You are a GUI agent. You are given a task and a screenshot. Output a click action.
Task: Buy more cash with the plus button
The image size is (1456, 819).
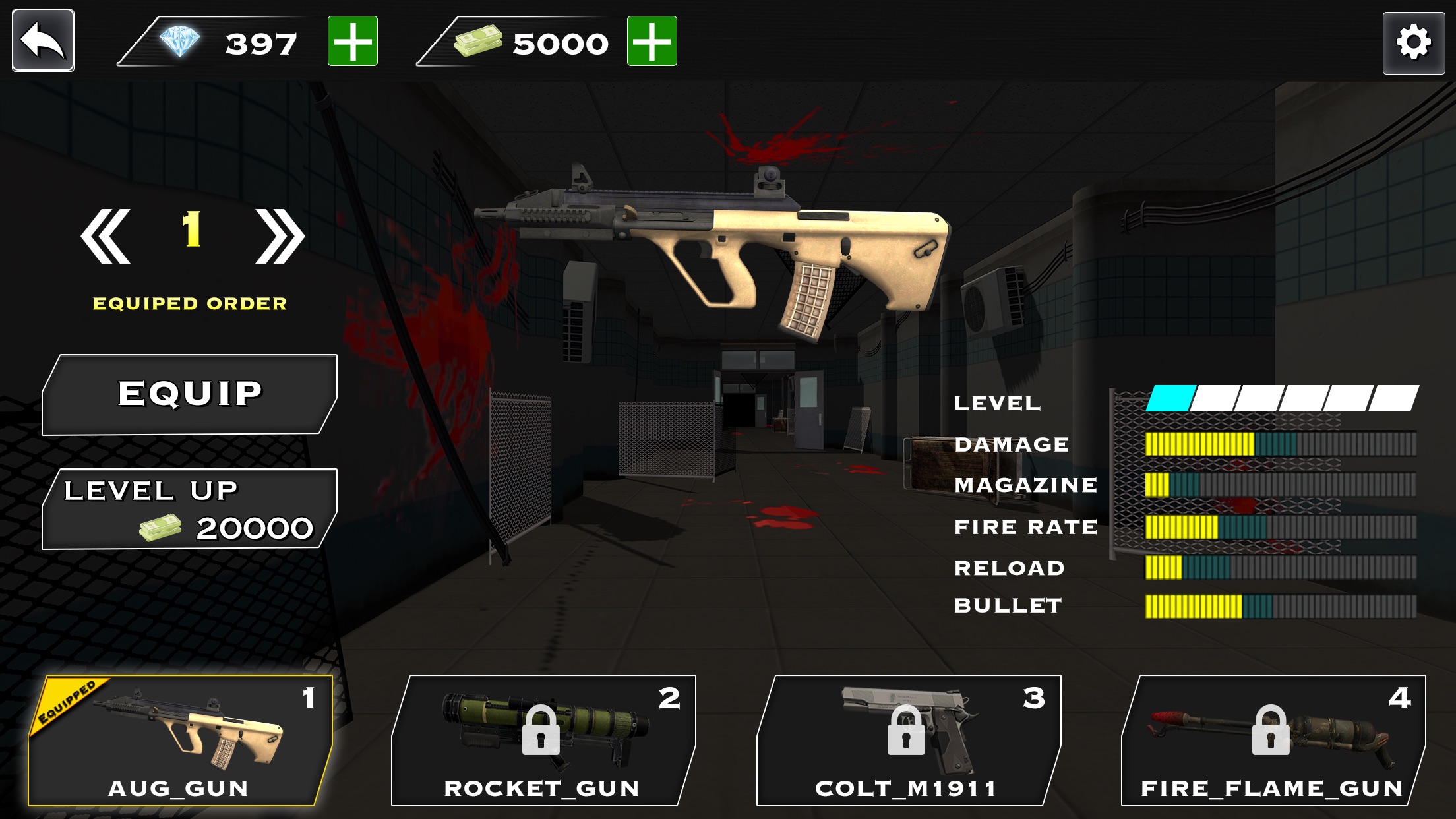(652, 42)
